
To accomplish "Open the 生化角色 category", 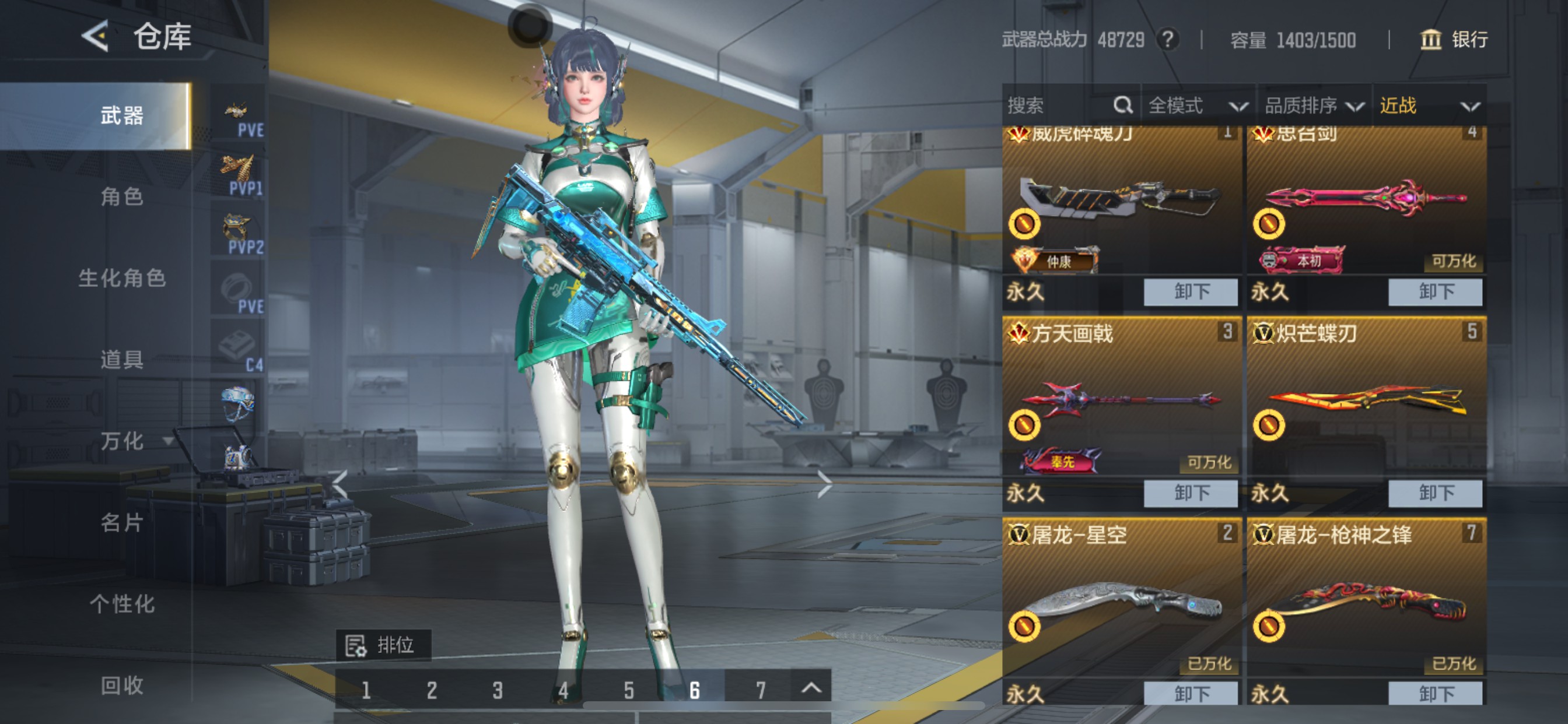I will pyautogui.click(x=122, y=278).
